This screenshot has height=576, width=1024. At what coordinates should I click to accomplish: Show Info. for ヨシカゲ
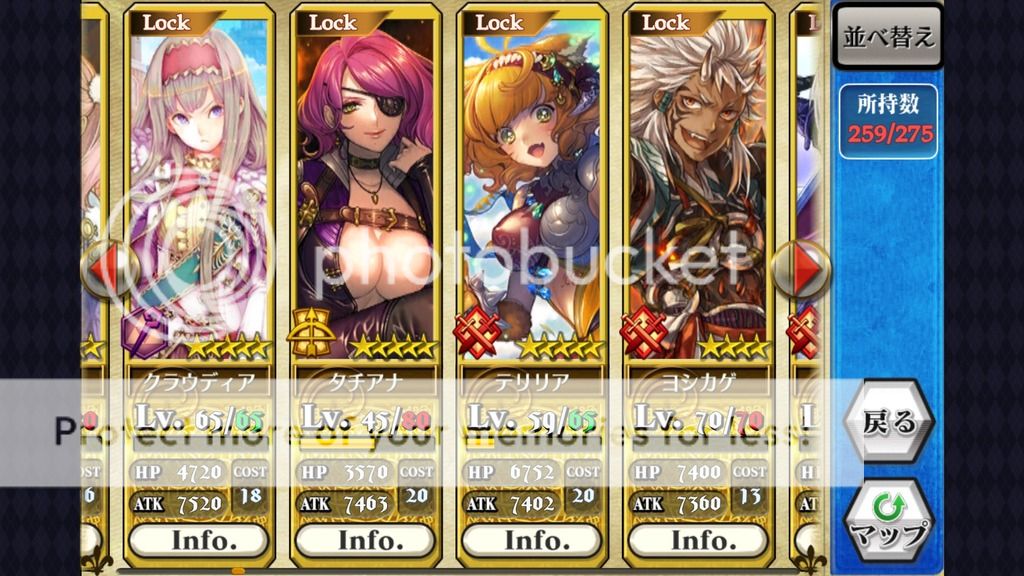(698, 540)
